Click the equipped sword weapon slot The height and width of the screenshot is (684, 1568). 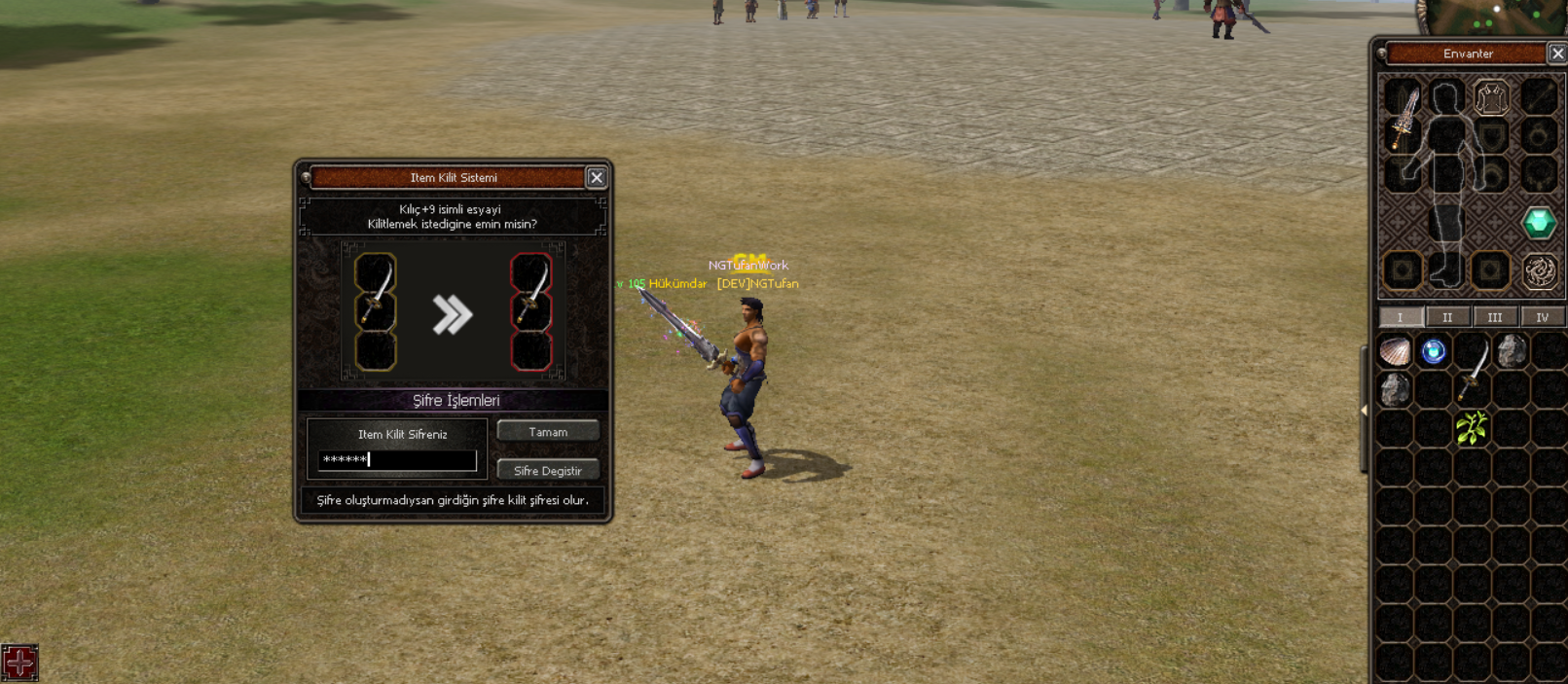pyautogui.click(x=1403, y=117)
